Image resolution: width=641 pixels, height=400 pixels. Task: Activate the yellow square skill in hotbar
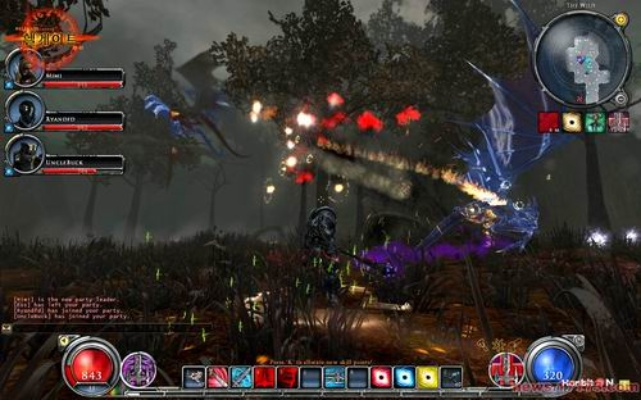coord(427,378)
